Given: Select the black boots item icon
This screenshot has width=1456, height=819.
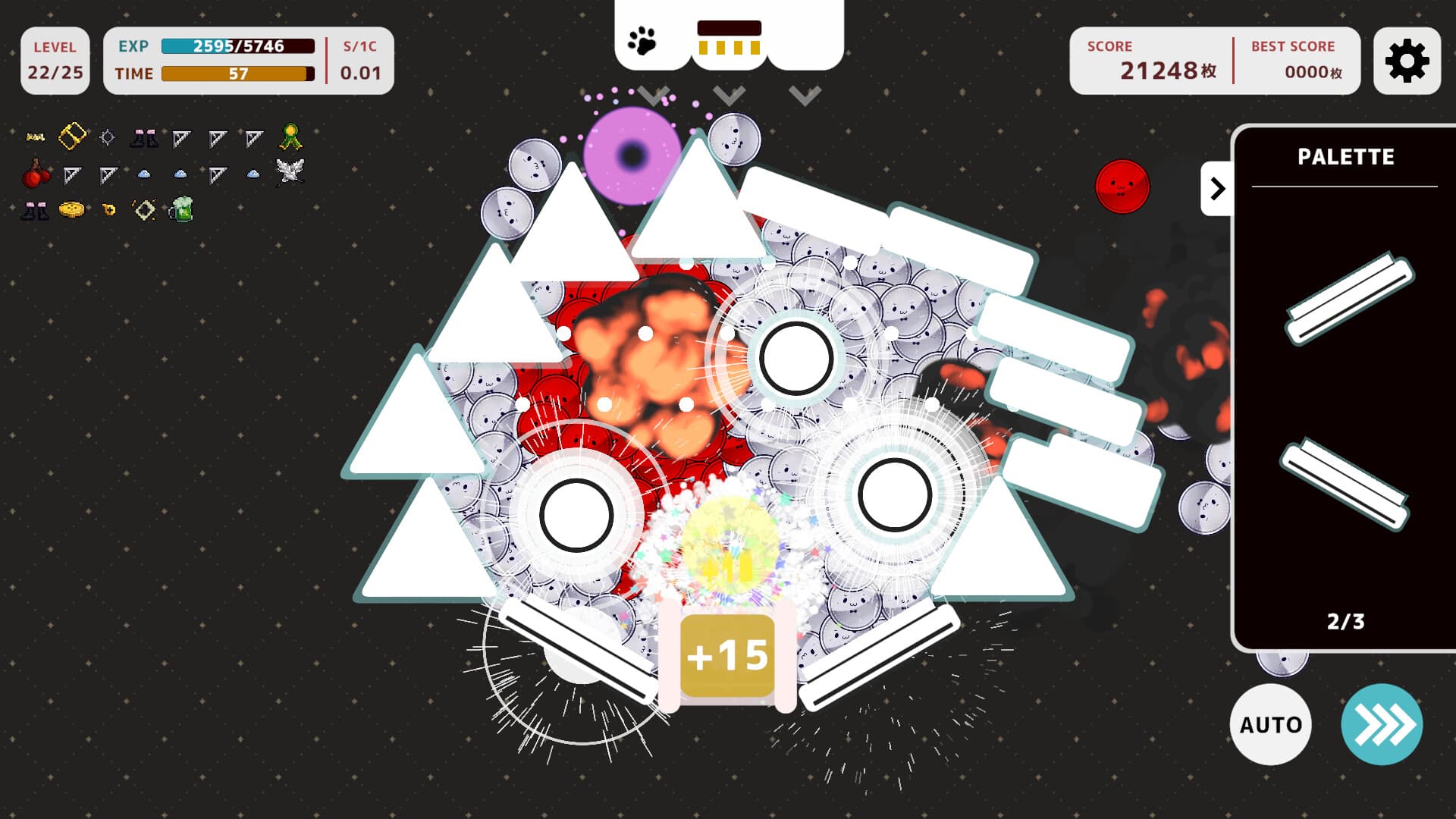Looking at the screenshot, I should point(144,137).
